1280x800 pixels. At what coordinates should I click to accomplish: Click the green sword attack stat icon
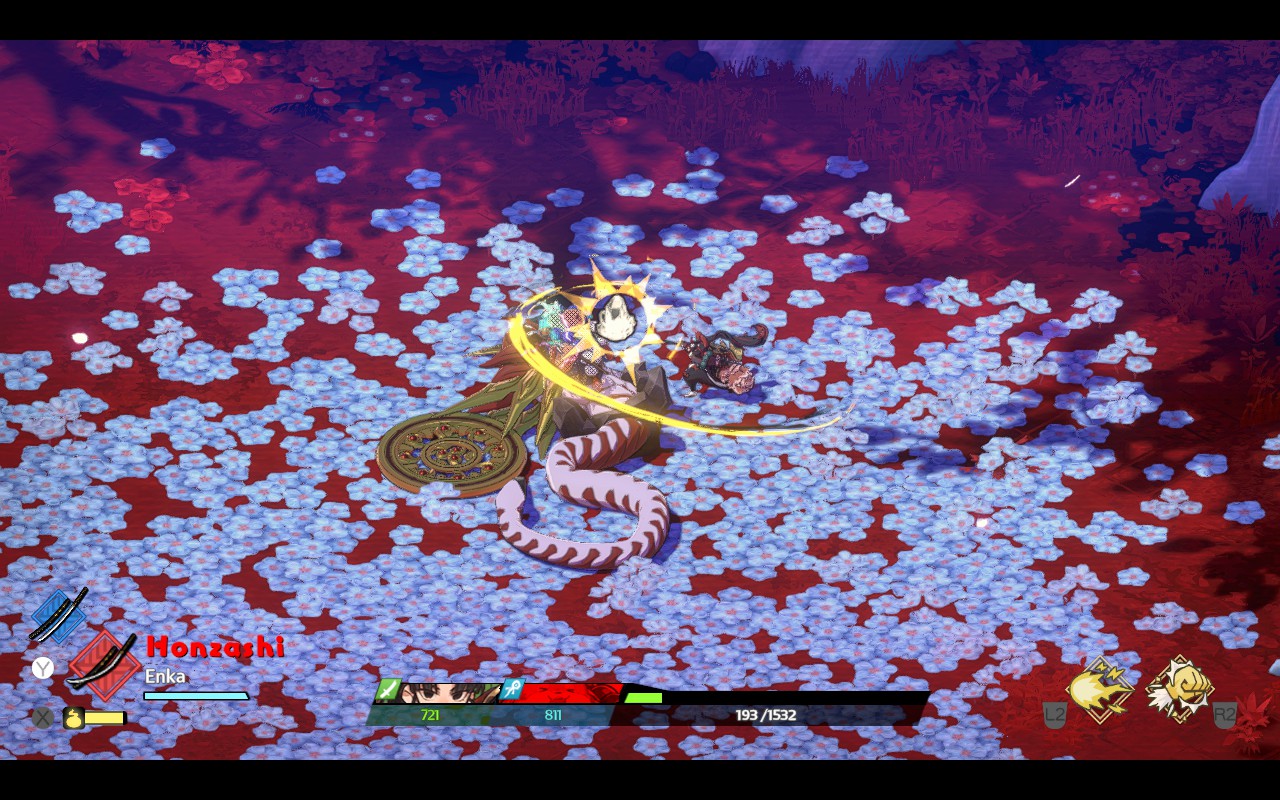click(x=389, y=691)
